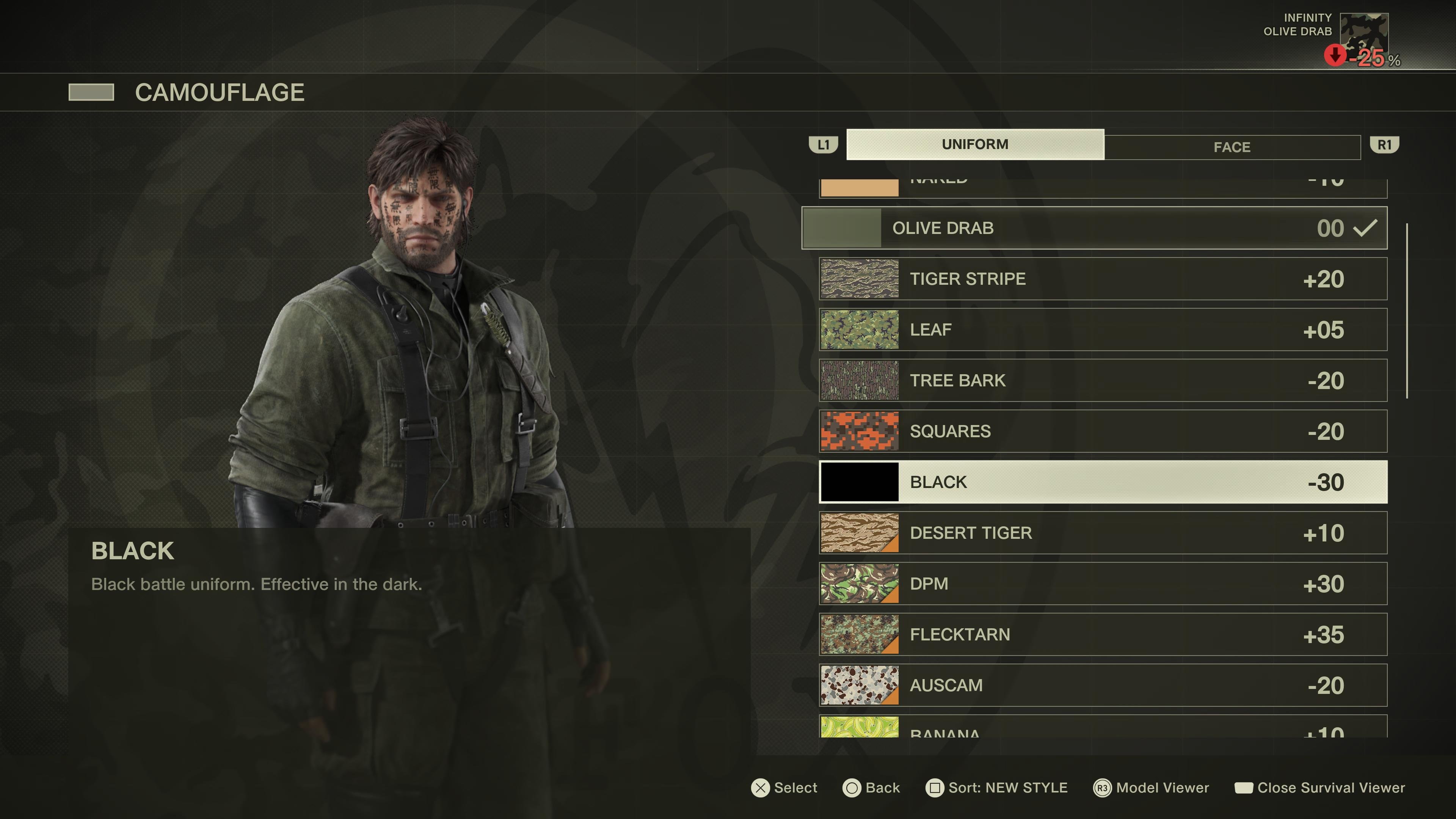The height and width of the screenshot is (819, 1456).
Task: Select the FLECKTARN camouflage
Action: [x=1103, y=635]
